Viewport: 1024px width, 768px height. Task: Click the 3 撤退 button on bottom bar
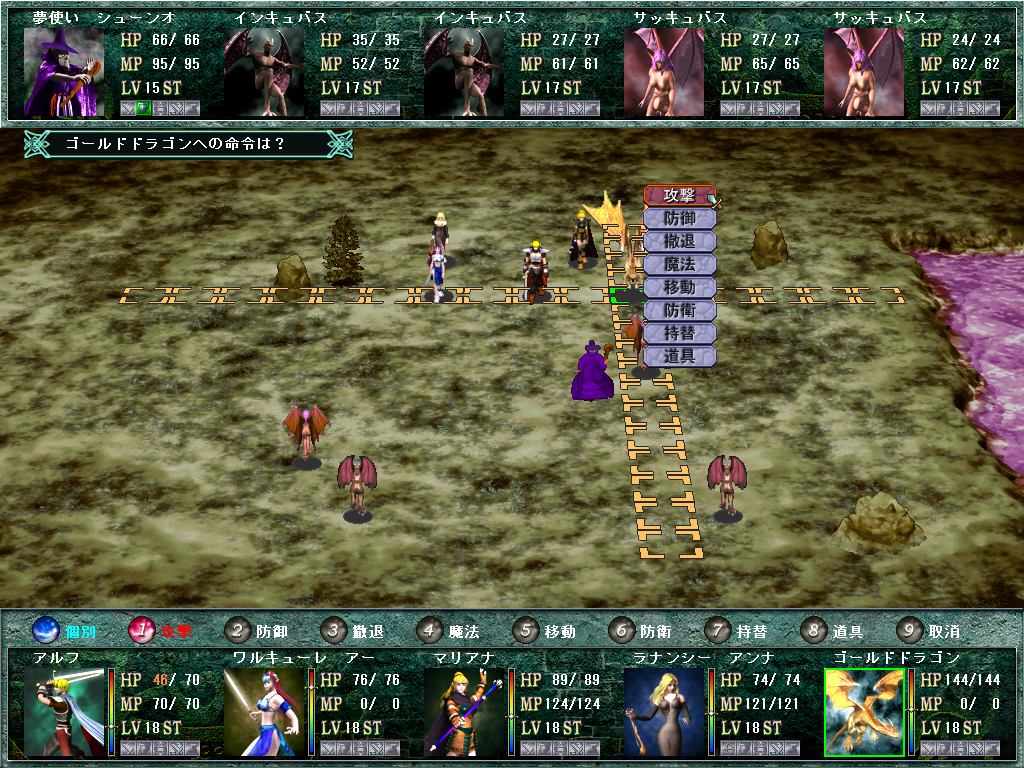click(334, 630)
